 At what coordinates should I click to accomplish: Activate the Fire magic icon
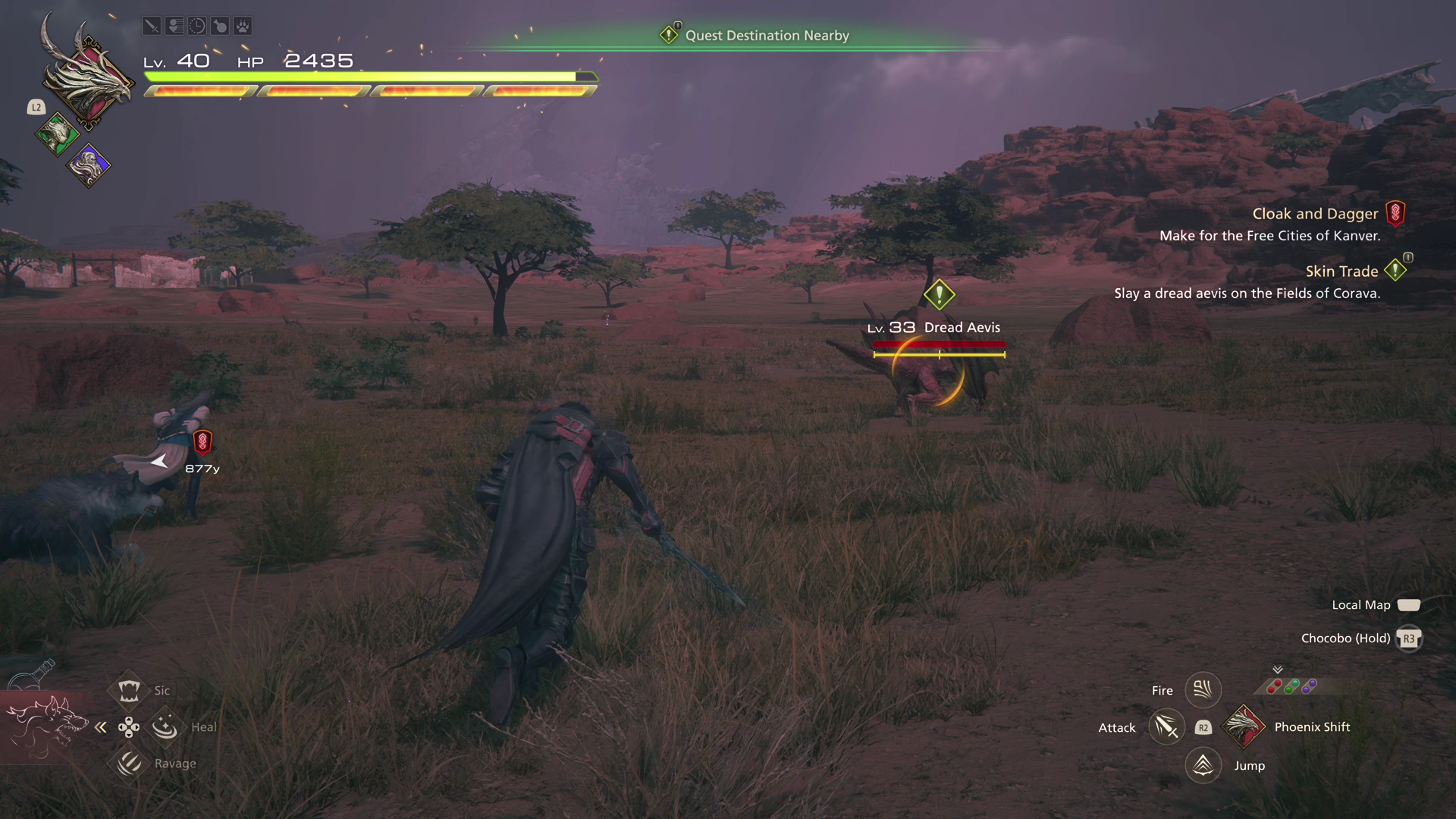click(x=1203, y=690)
